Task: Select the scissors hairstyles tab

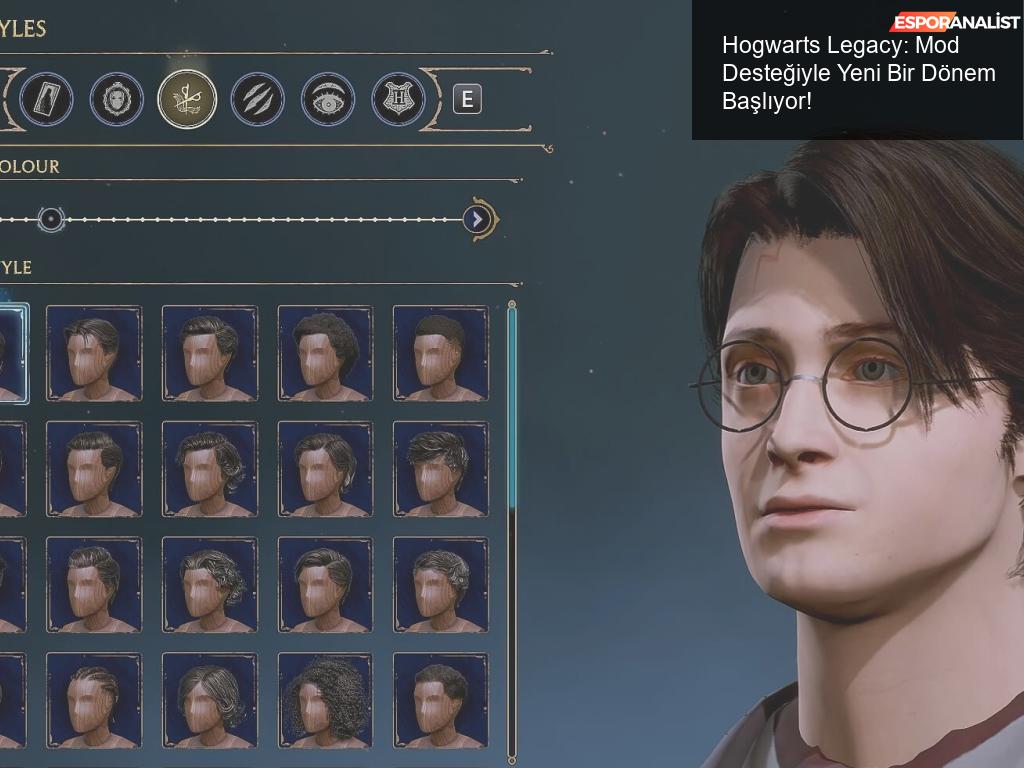Action: point(187,99)
